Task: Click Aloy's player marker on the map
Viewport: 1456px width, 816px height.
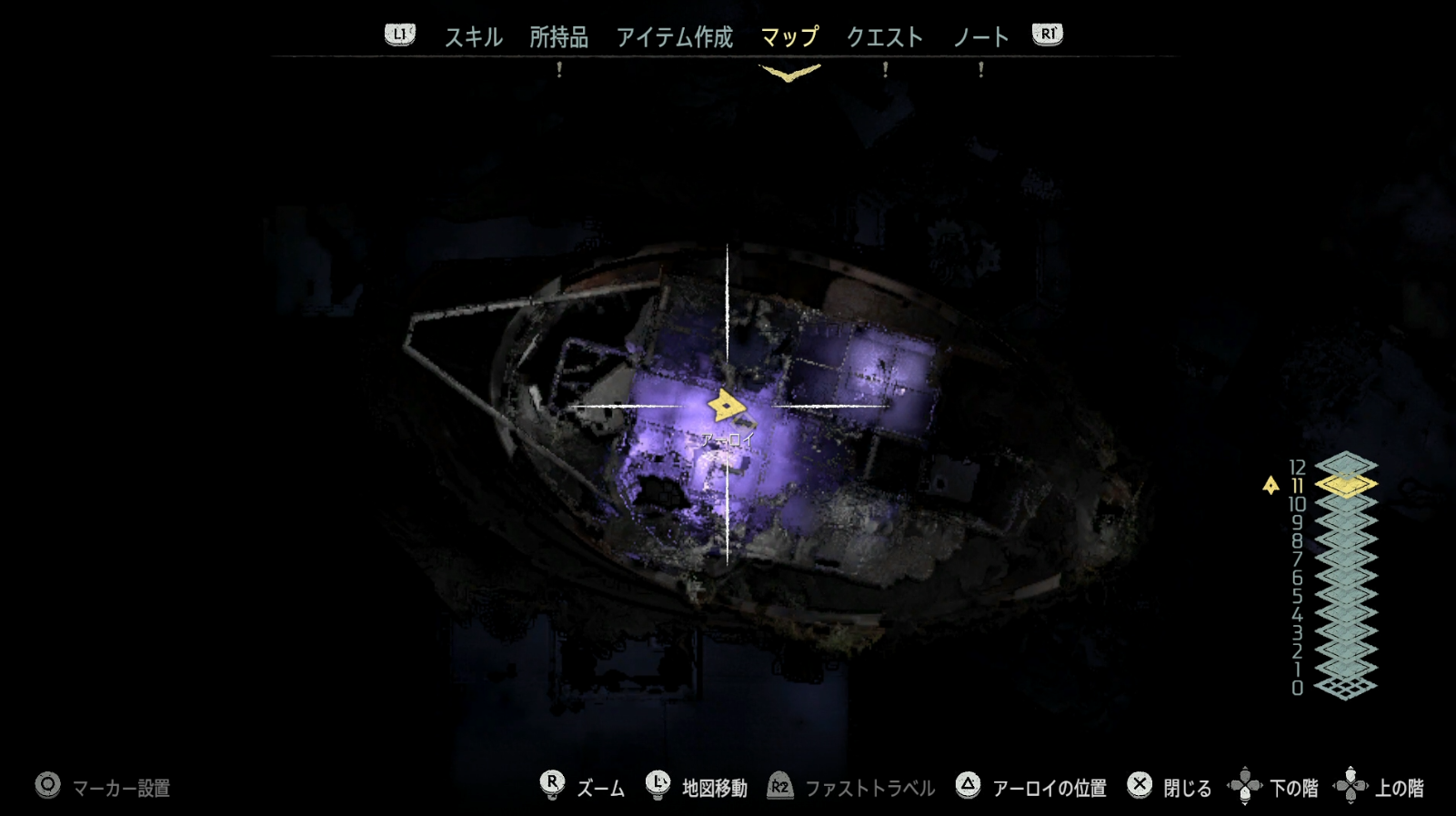Action: click(x=725, y=404)
